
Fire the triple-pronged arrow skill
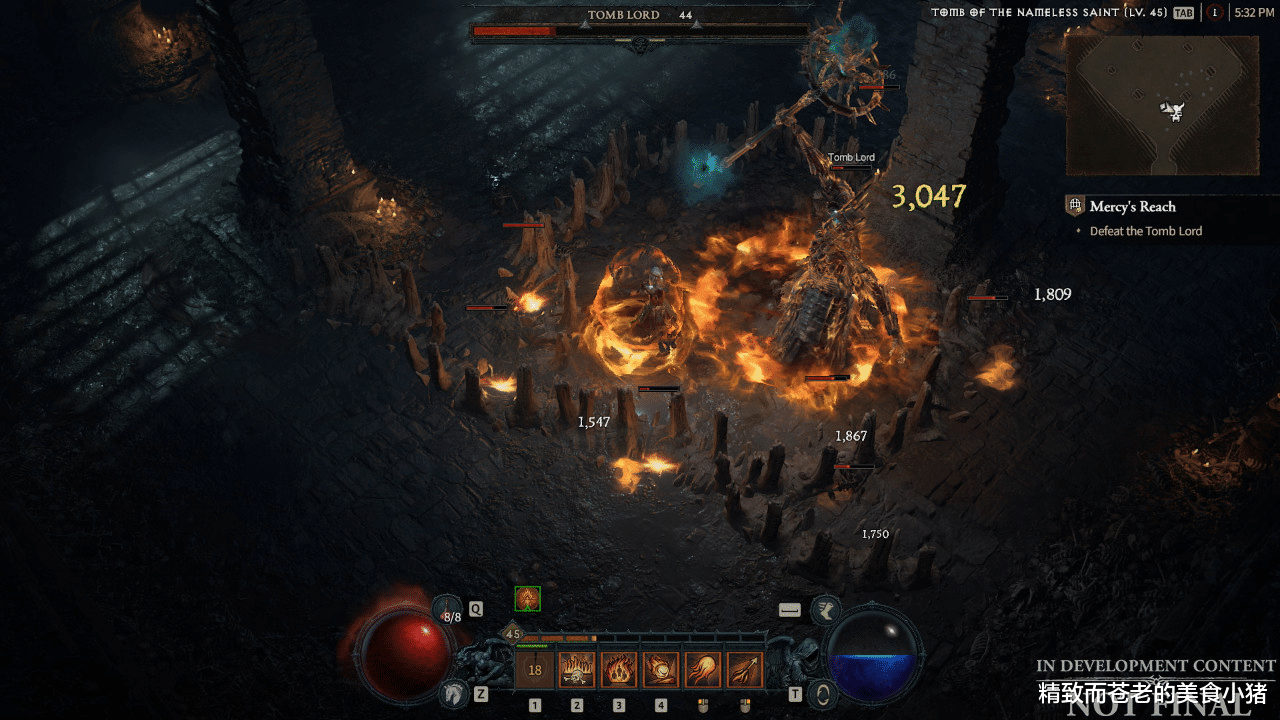pyautogui.click(x=745, y=670)
